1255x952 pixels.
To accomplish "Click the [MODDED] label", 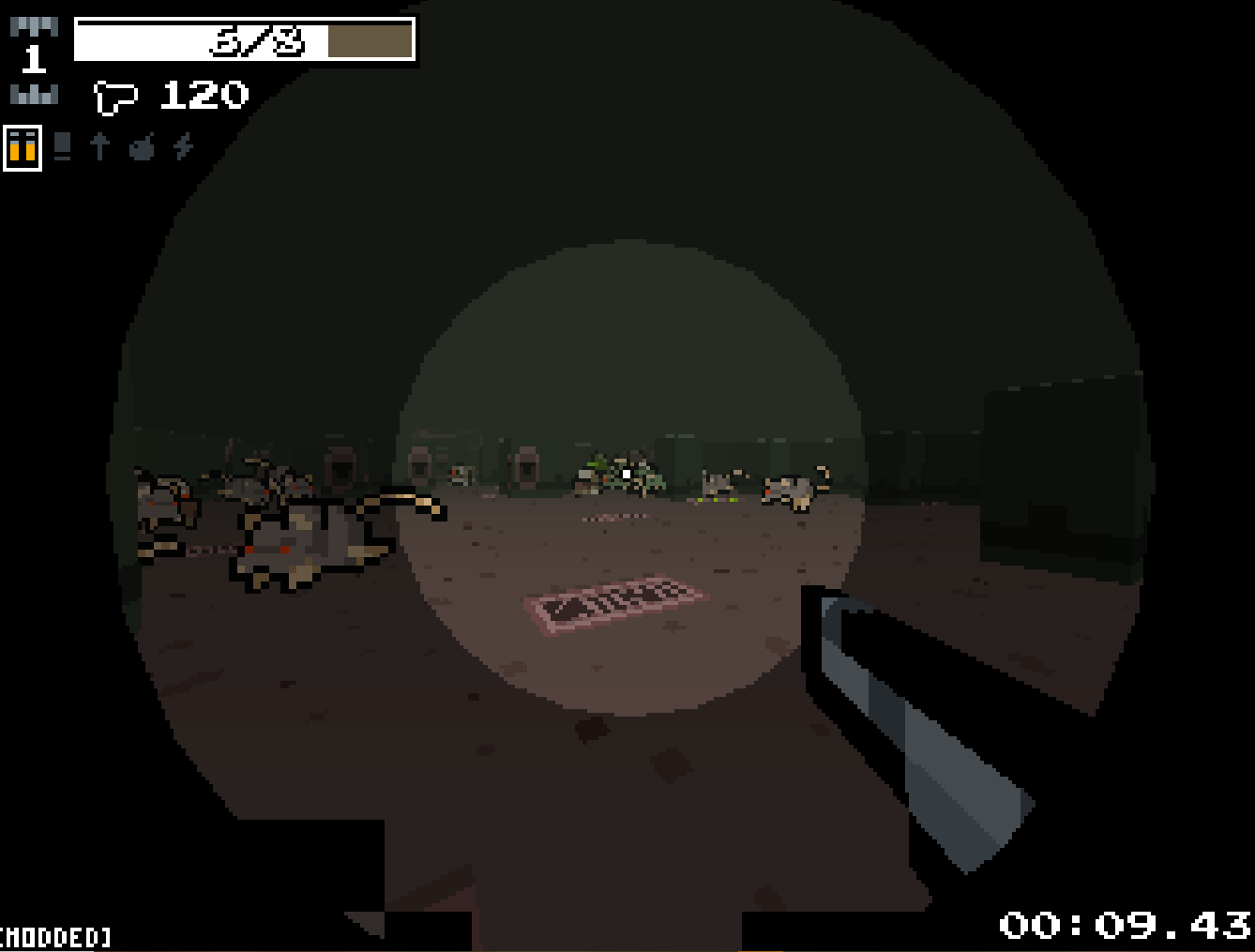I will 54,936.
